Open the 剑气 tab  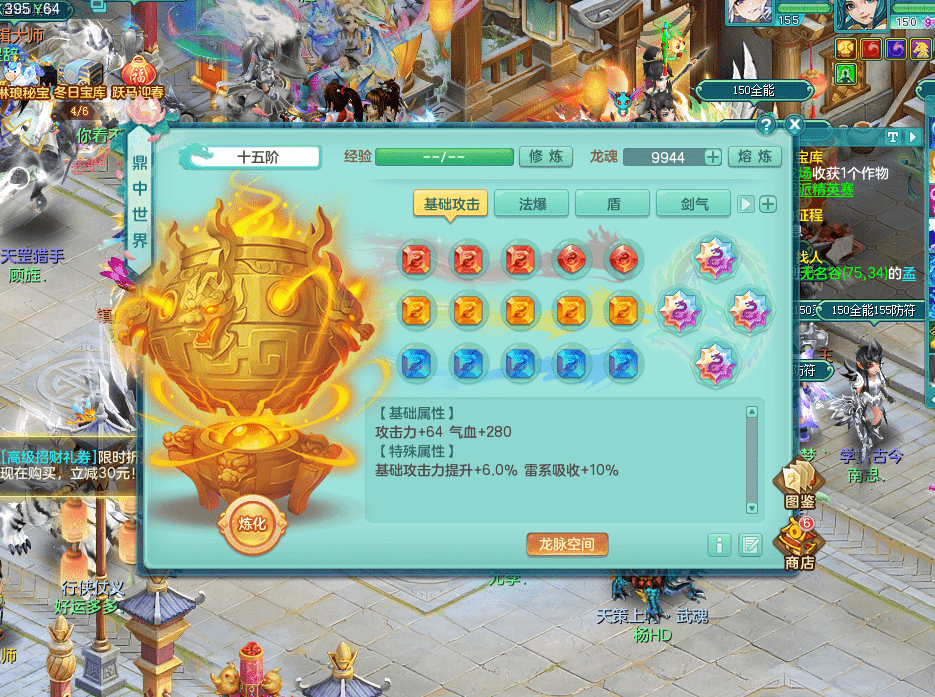[694, 204]
